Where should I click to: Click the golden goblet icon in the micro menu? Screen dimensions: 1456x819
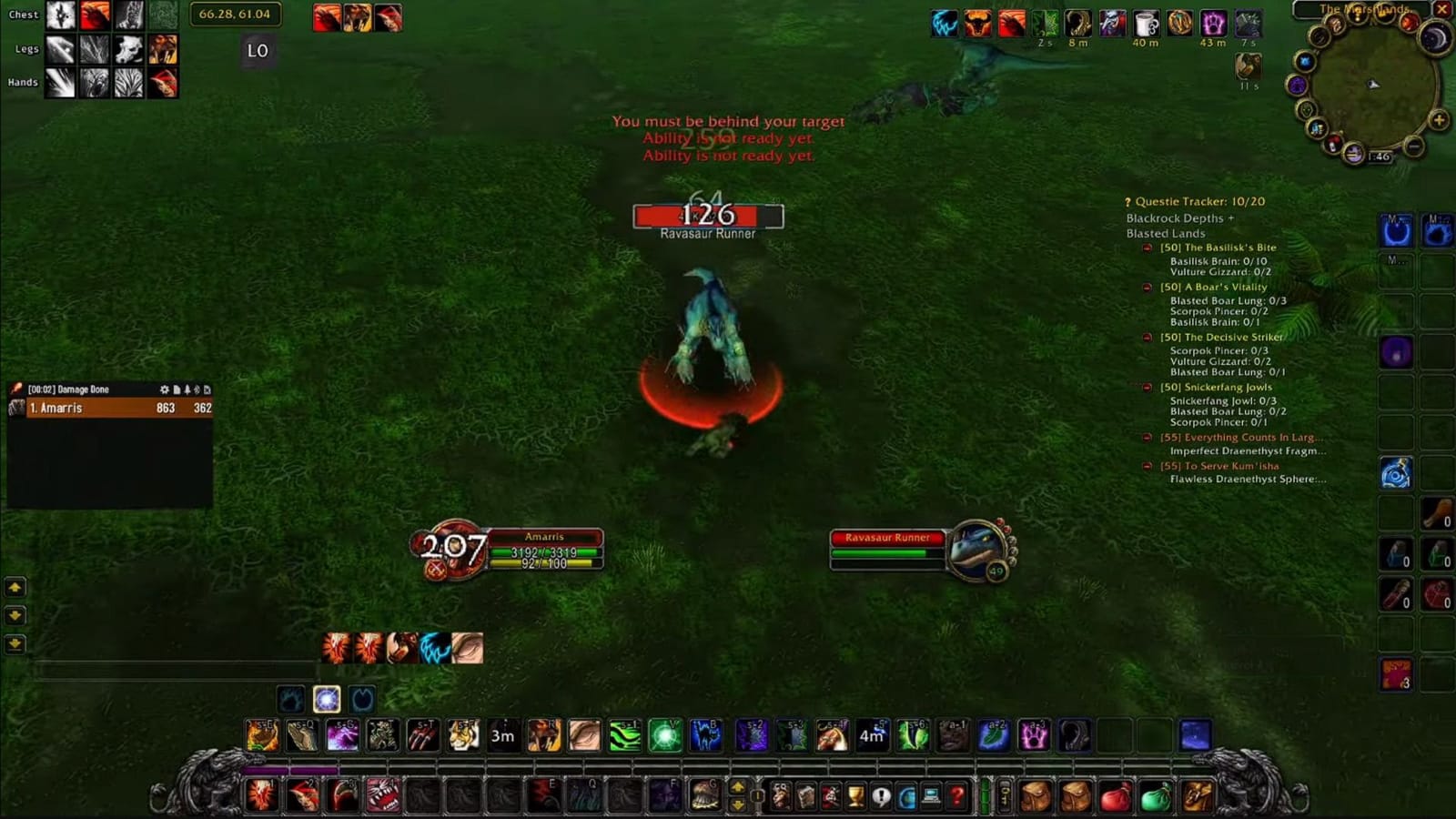[x=854, y=795]
